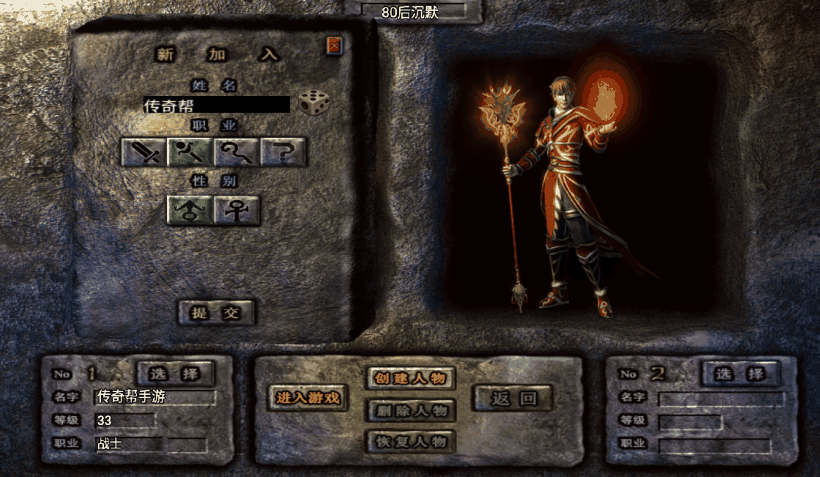Click 选择 for character slot No 2
This screenshot has width=820, height=477.
(741, 373)
